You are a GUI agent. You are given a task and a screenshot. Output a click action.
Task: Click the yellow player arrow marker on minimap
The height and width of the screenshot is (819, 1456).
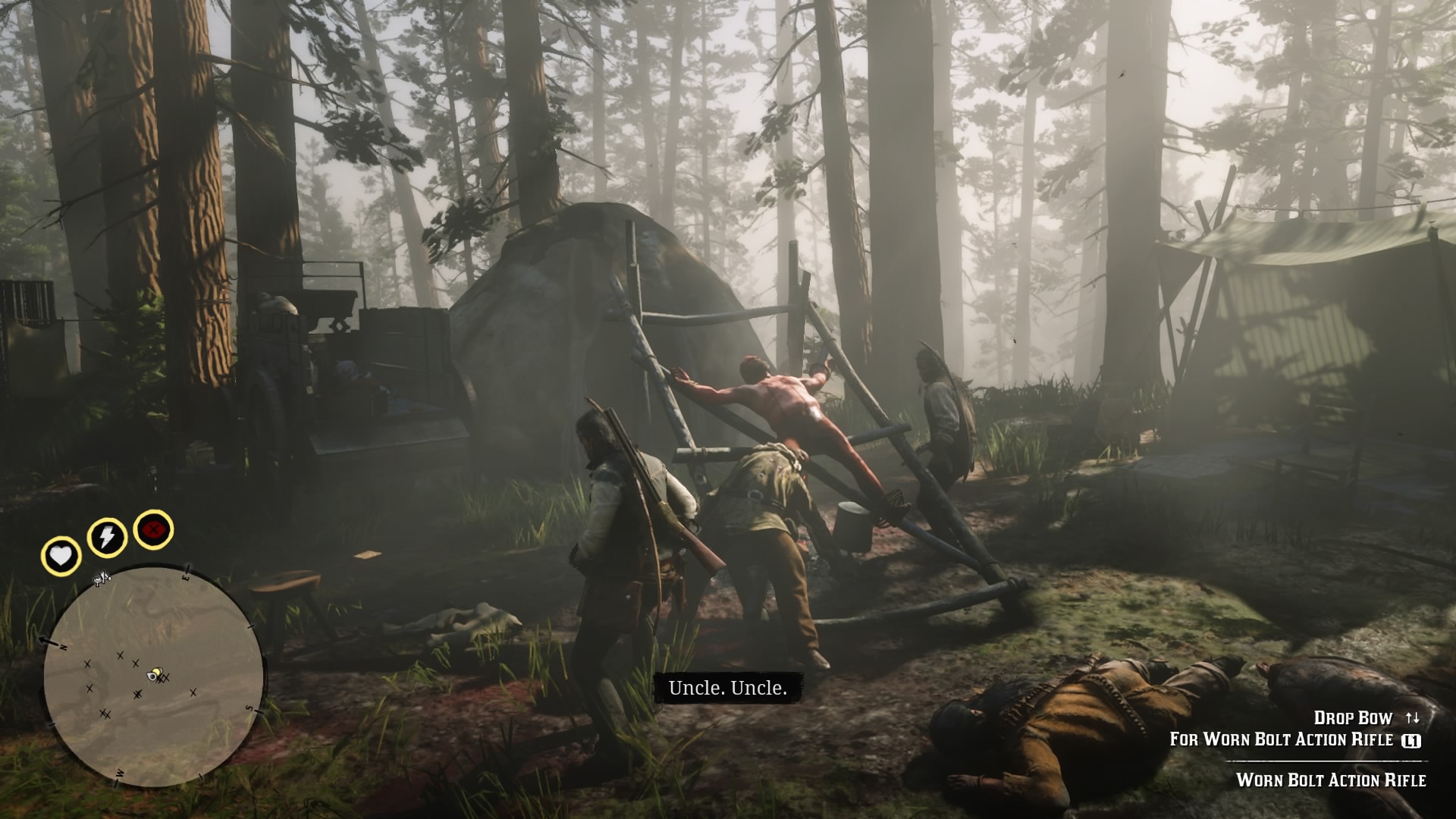click(153, 674)
